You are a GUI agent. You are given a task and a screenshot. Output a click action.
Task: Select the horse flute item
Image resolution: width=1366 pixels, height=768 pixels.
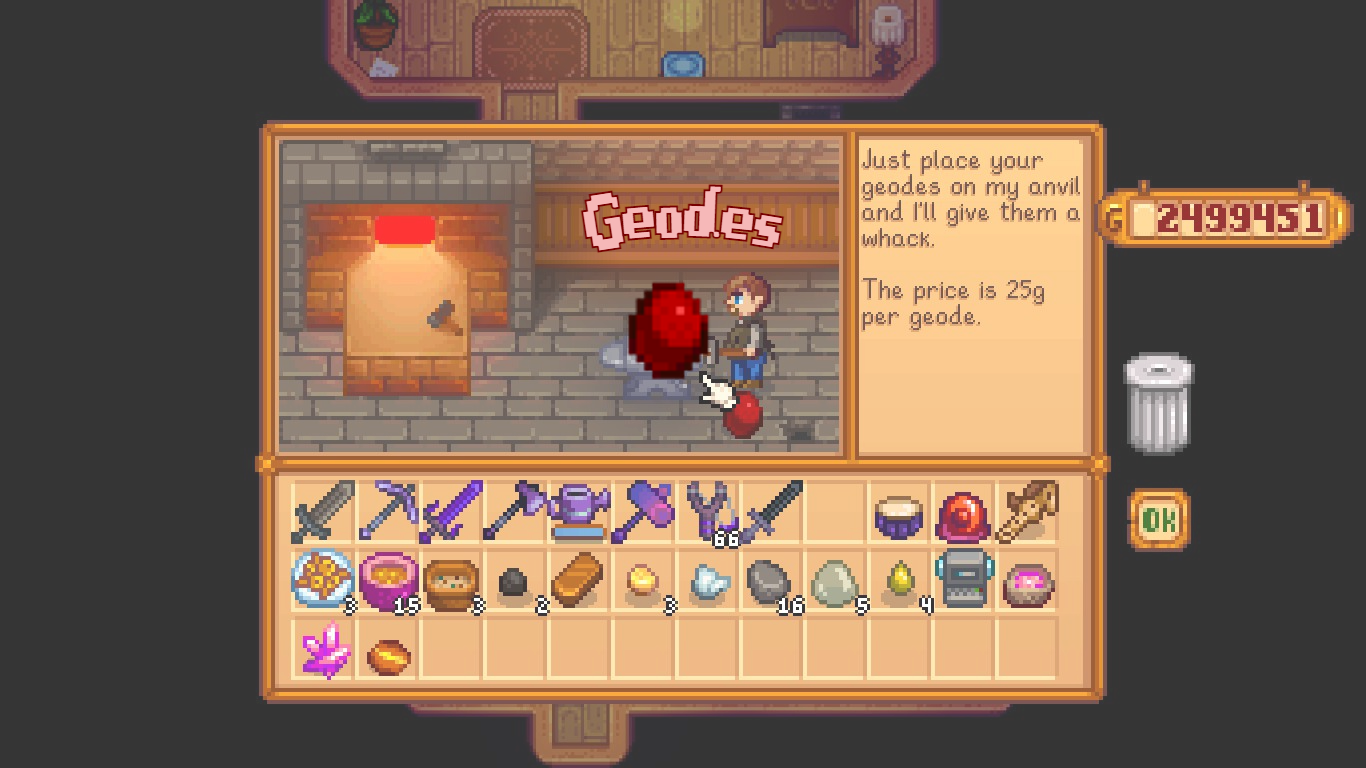pyautogui.click(x=1026, y=510)
